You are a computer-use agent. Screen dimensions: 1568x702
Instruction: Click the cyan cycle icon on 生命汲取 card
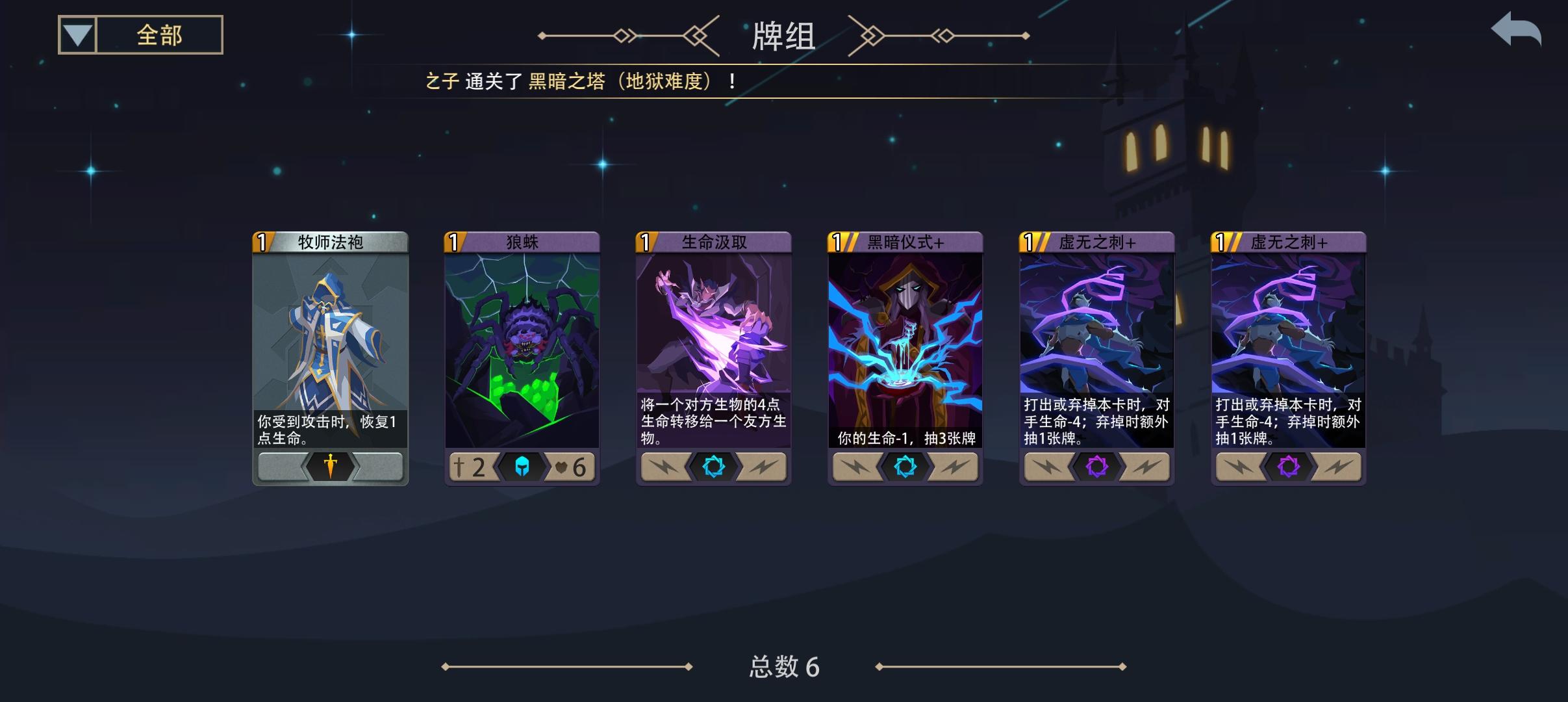click(714, 466)
